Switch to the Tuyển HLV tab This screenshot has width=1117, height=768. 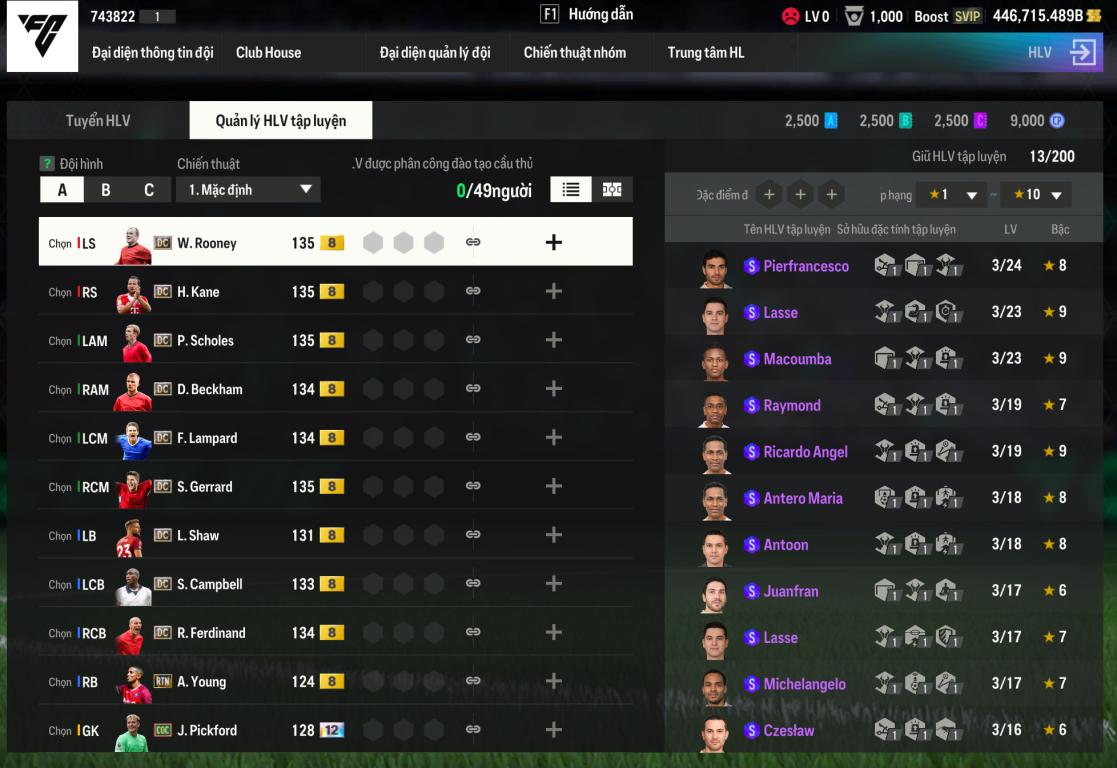coord(98,121)
